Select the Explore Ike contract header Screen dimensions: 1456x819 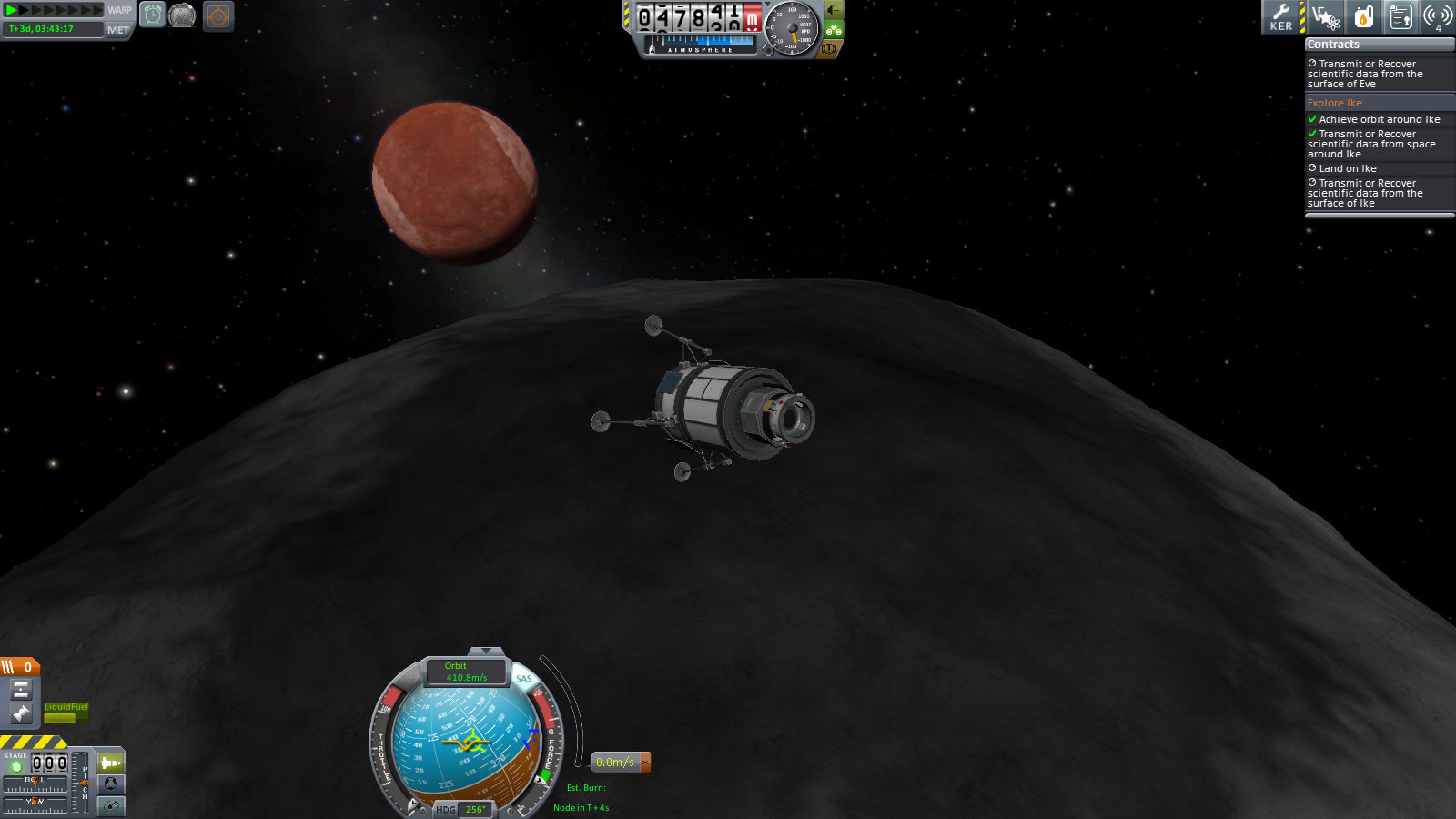click(x=1335, y=103)
